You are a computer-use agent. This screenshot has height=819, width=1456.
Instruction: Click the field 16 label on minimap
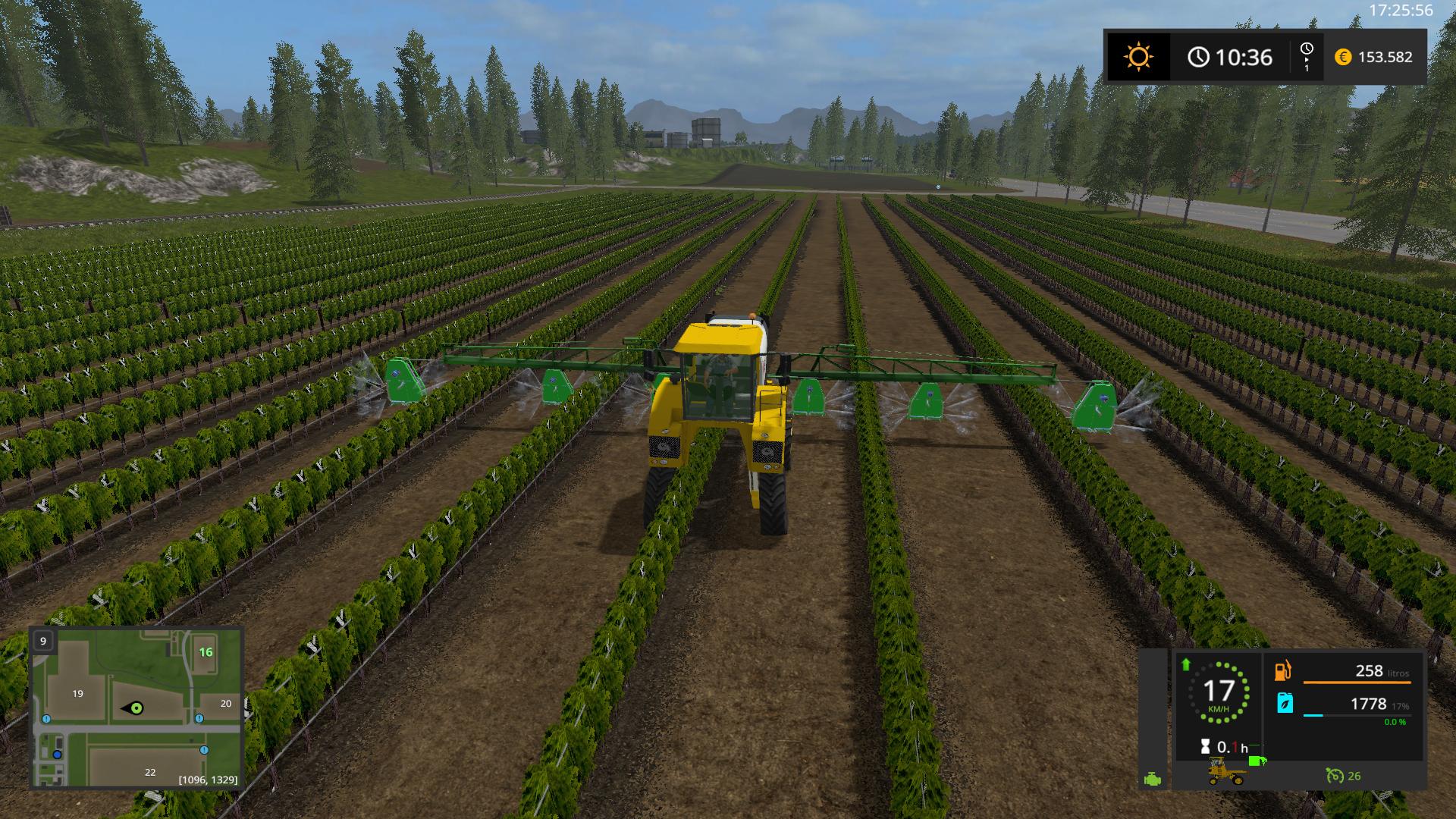tap(206, 652)
